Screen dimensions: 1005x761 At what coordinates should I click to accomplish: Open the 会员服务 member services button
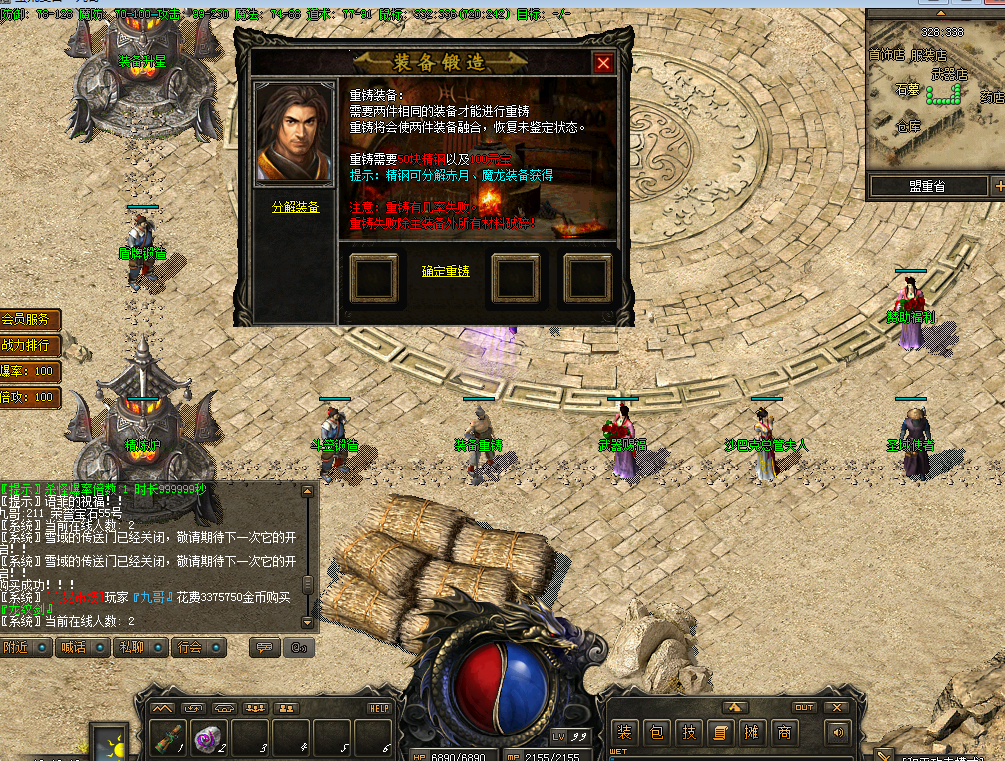29,319
